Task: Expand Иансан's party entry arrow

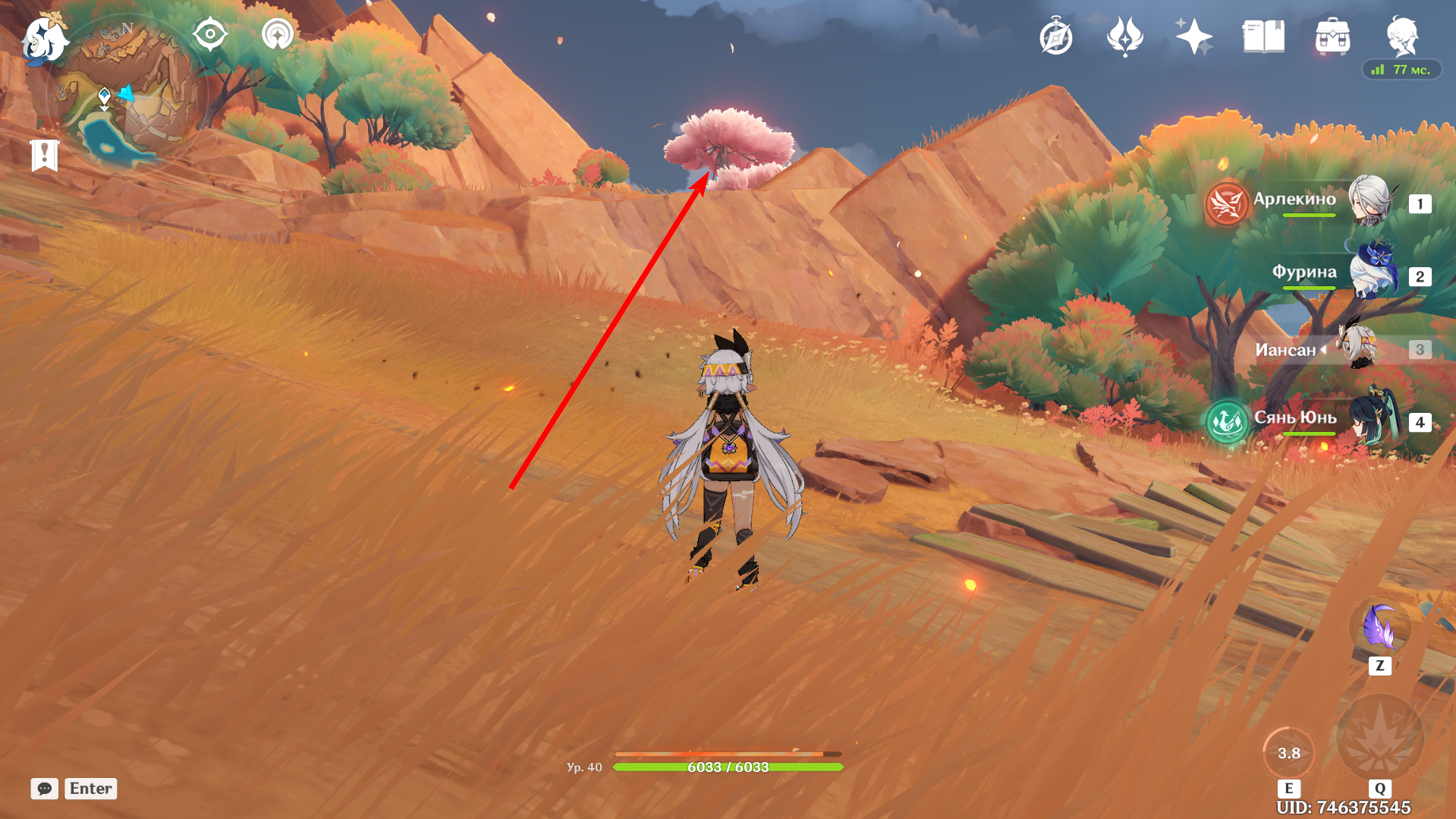Action: pyautogui.click(x=1322, y=350)
